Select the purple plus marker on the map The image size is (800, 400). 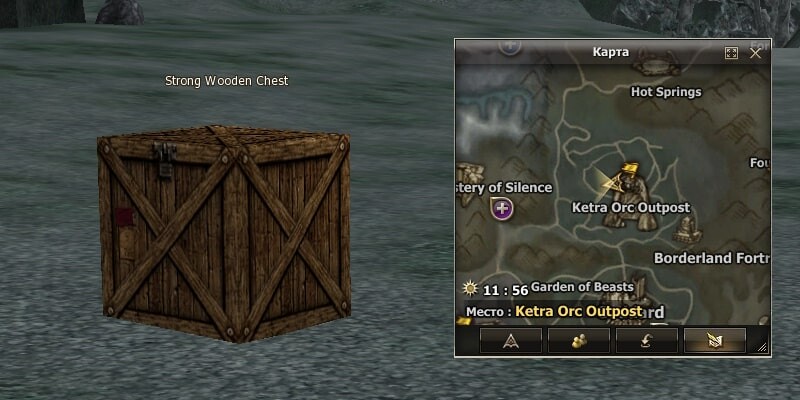502,209
